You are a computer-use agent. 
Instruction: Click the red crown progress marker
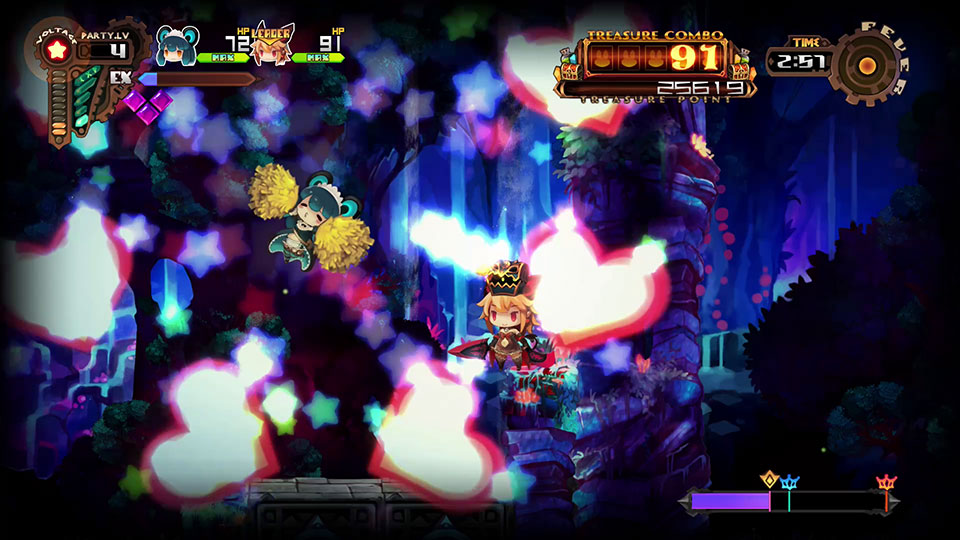886,484
